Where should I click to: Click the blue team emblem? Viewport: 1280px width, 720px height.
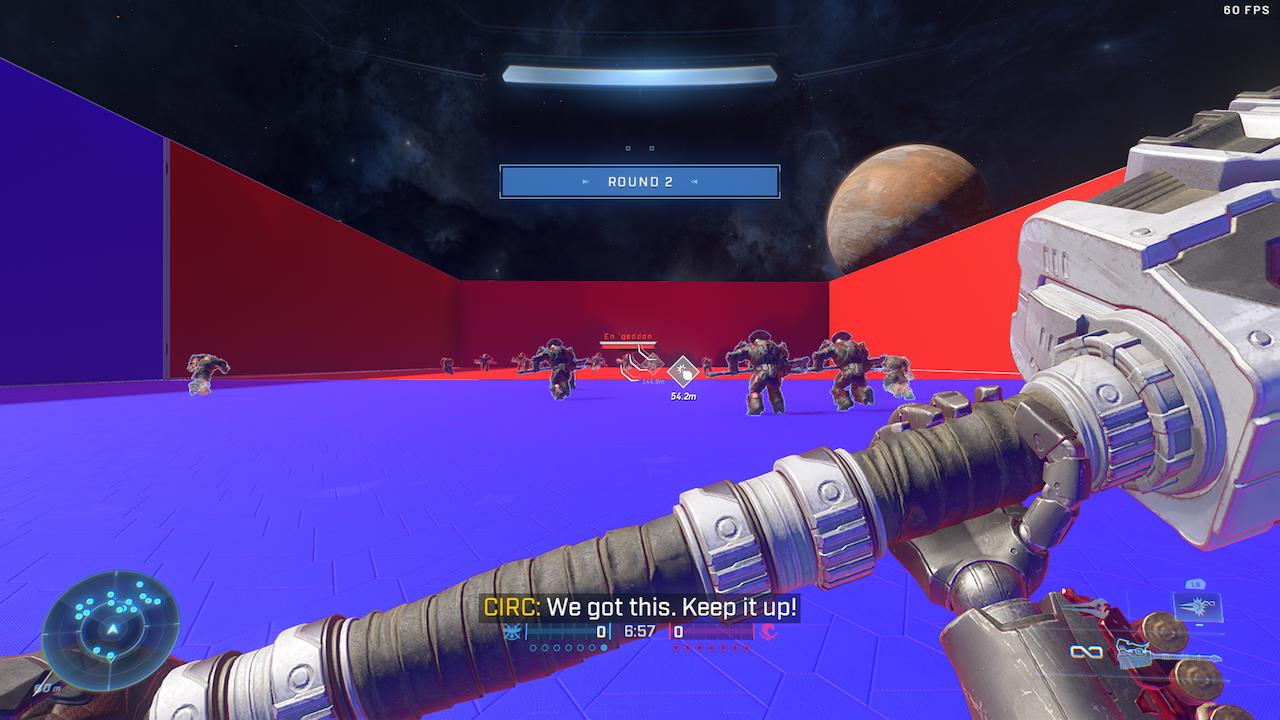tap(513, 632)
